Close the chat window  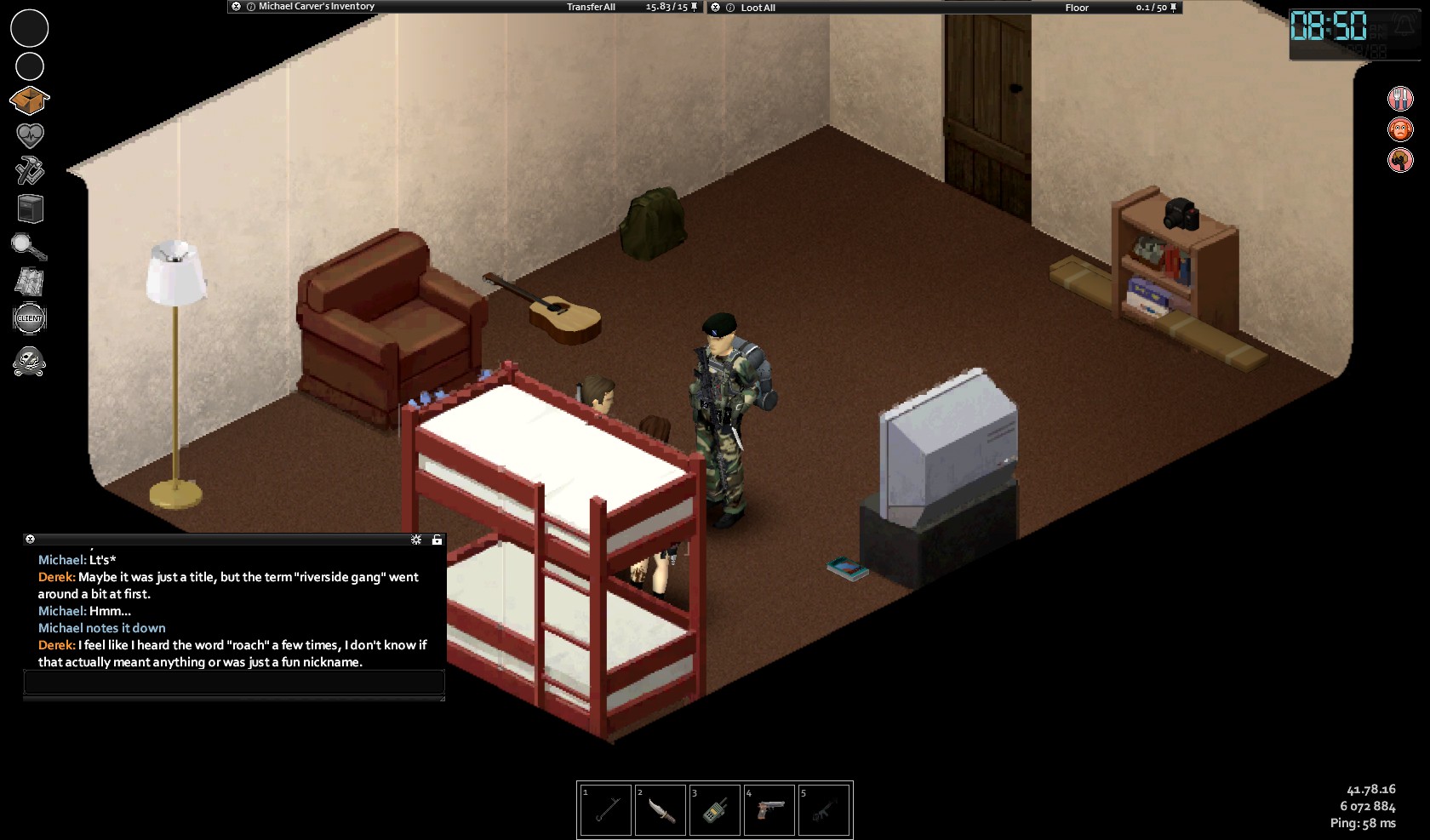point(30,540)
